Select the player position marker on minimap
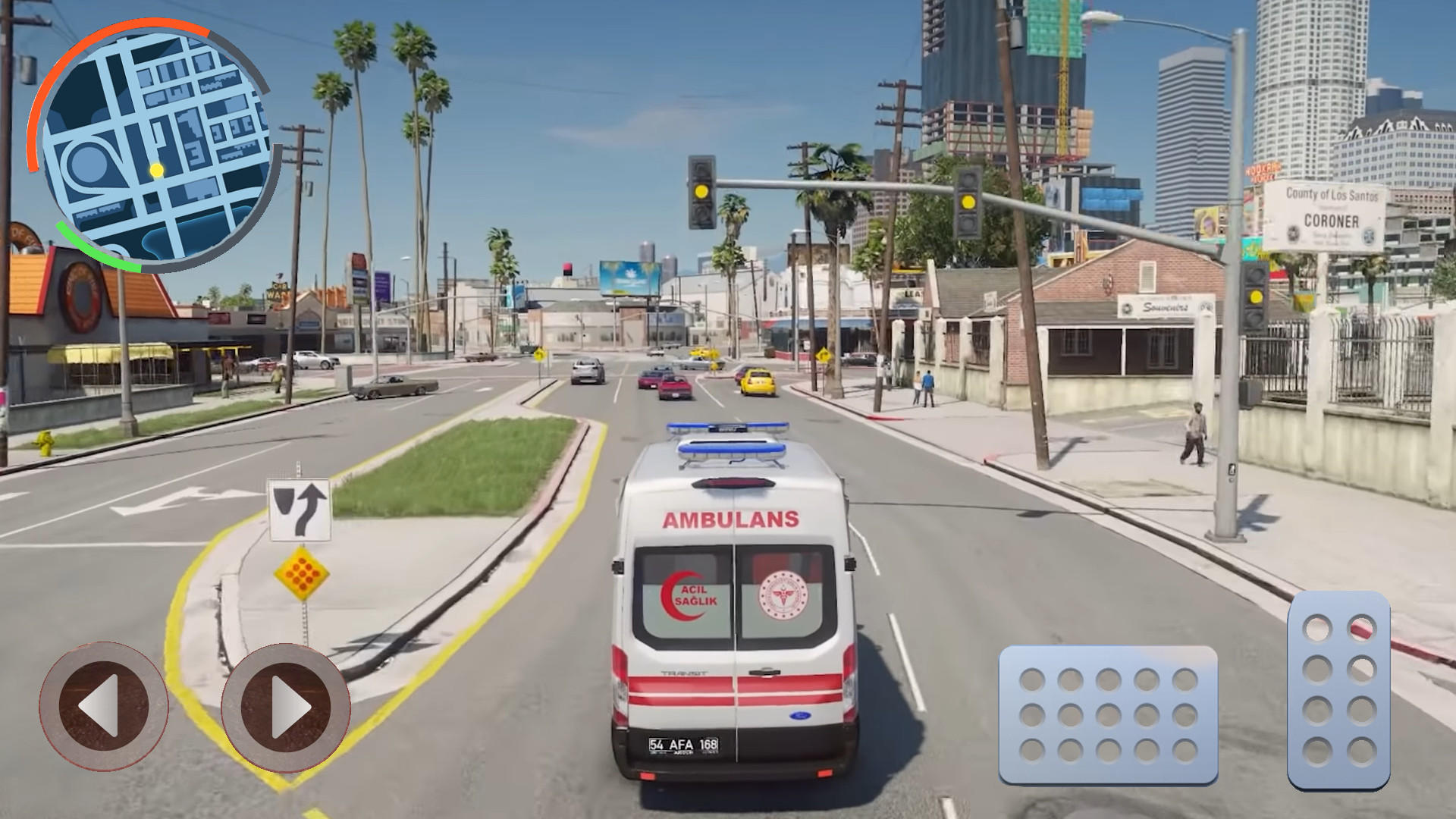The width and height of the screenshot is (1456, 819). click(x=157, y=171)
